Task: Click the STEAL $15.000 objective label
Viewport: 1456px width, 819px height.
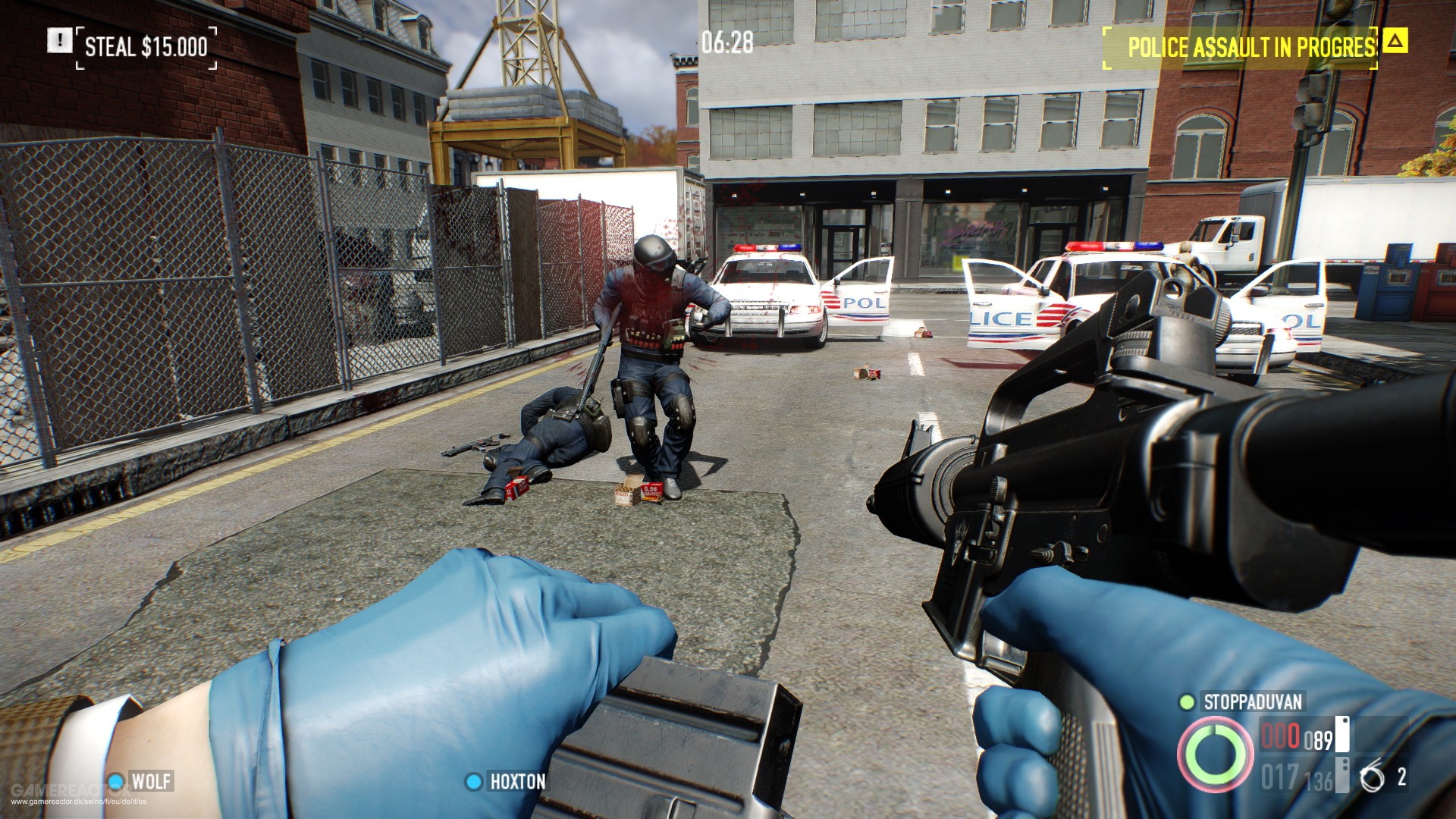Action: [x=146, y=46]
